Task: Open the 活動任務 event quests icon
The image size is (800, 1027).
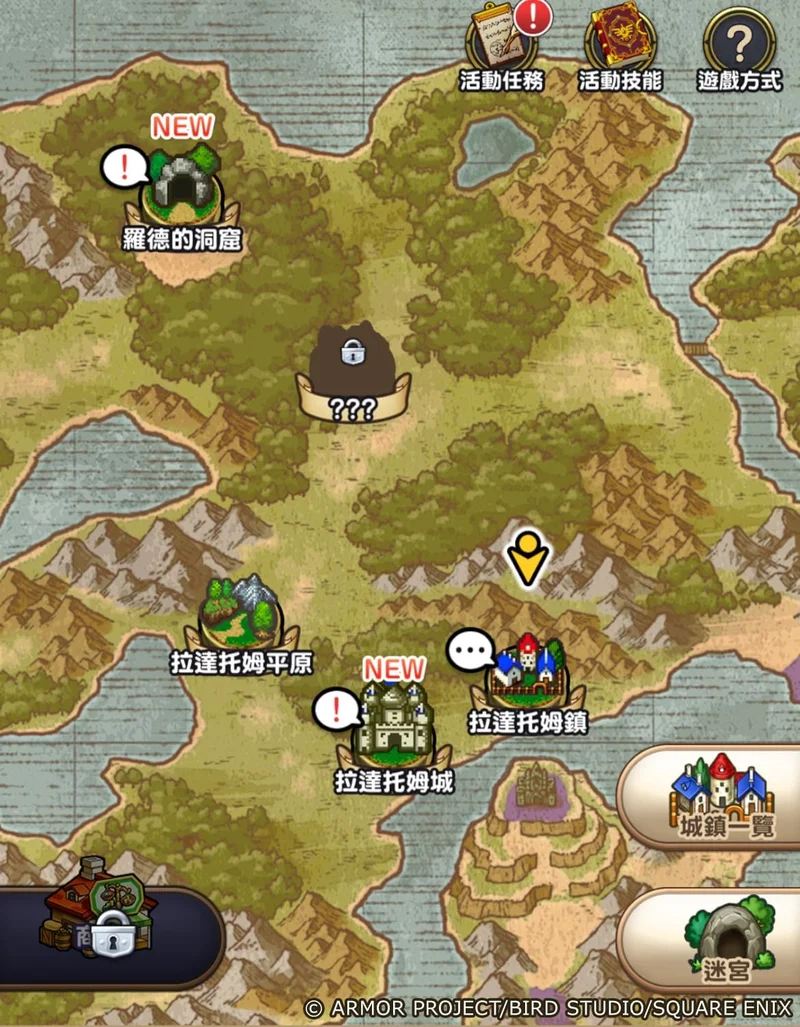Action: click(x=500, y=45)
